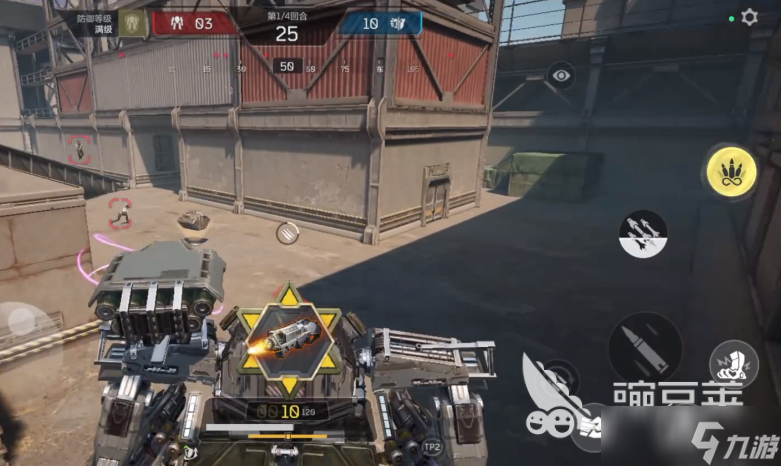The height and width of the screenshot is (466, 781).
Task: Tap the bullet fire button
Action: tap(644, 345)
